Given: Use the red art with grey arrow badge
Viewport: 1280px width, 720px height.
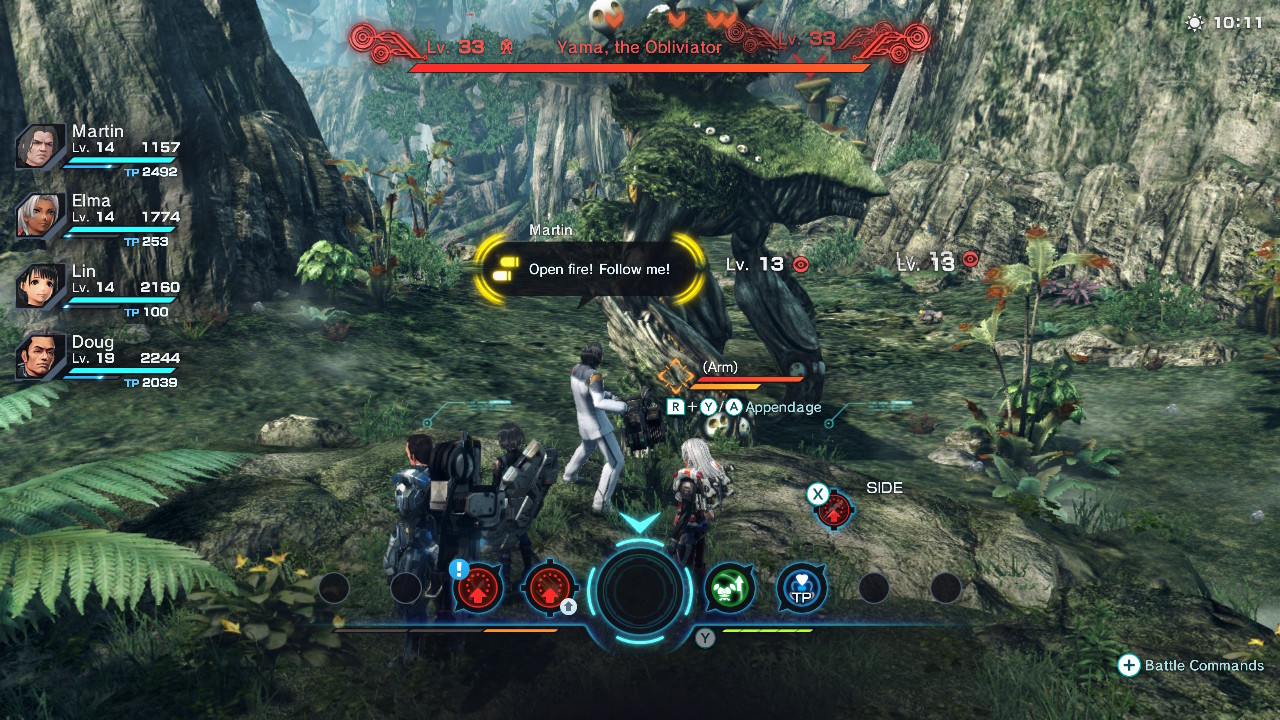Looking at the screenshot, I should click(549, 589).
